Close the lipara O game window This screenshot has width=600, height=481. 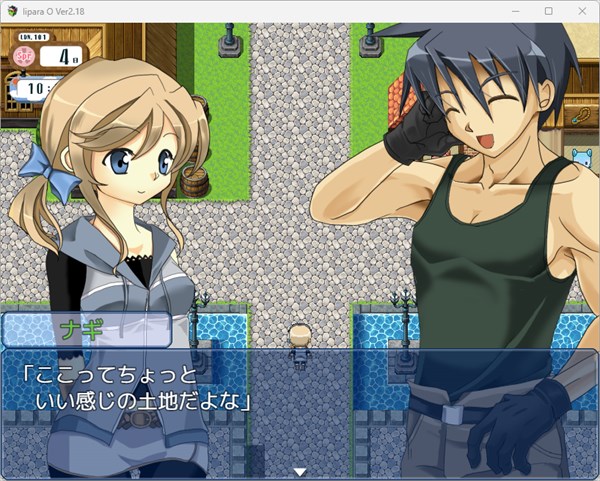(578, 10)
